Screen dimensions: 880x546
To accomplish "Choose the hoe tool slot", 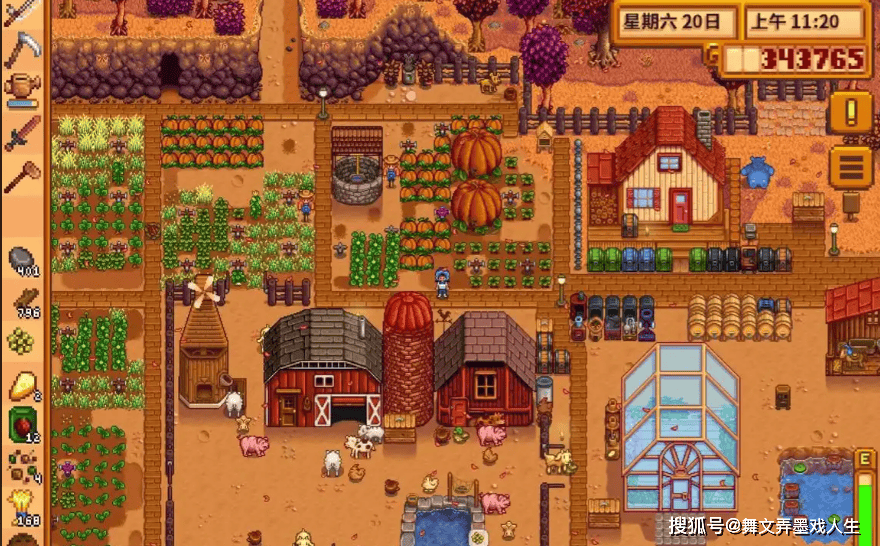I will coord(22,176).
